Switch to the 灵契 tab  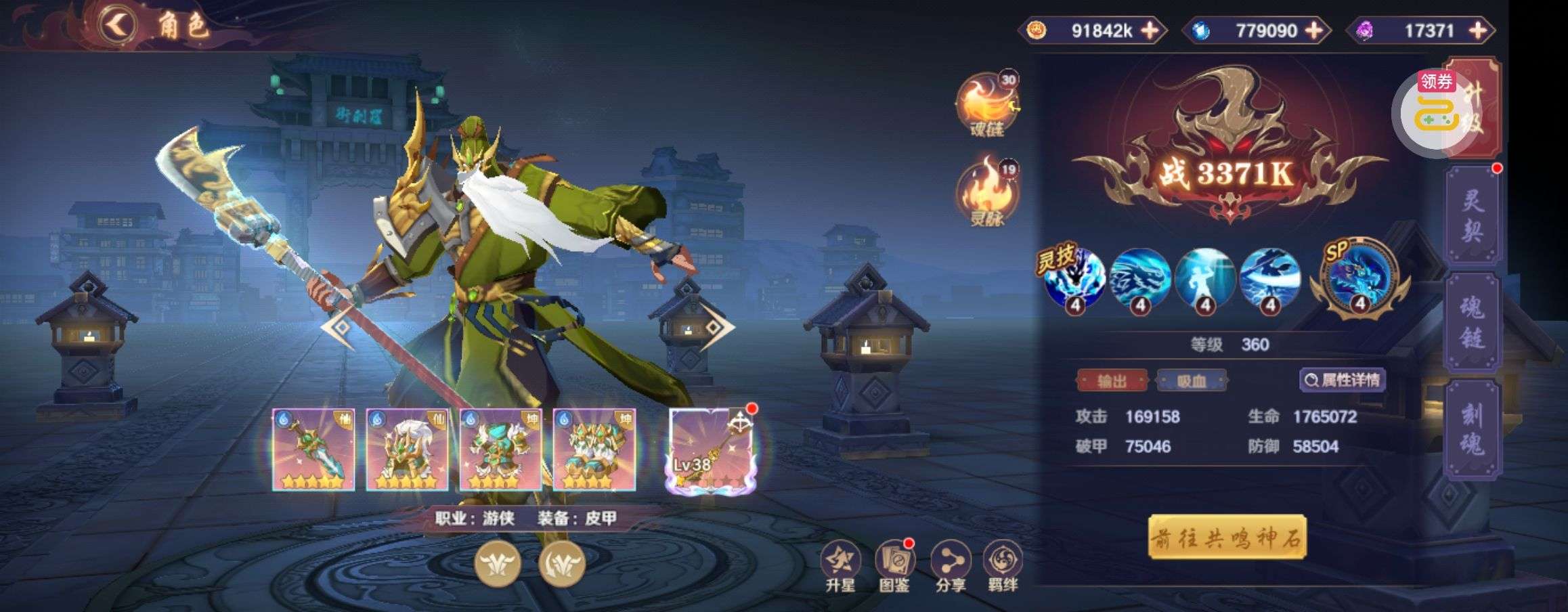pos(1473,217)
